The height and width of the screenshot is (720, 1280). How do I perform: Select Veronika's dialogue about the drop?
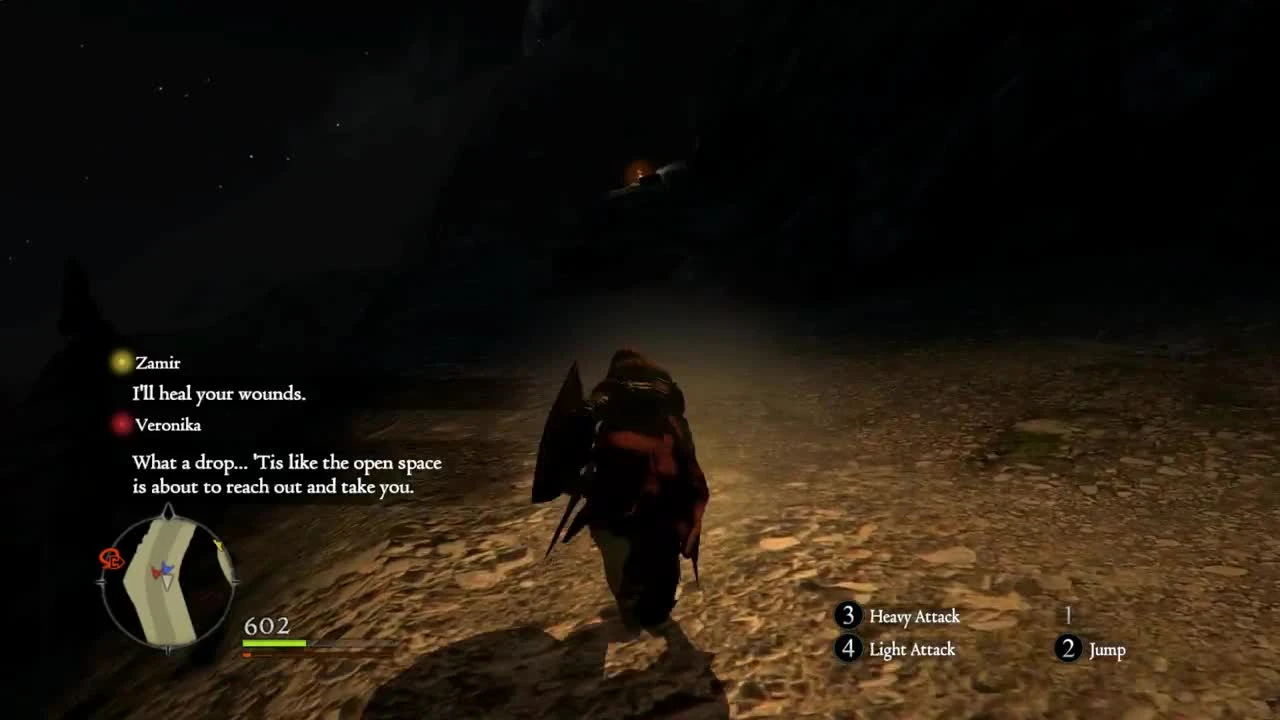285,475
